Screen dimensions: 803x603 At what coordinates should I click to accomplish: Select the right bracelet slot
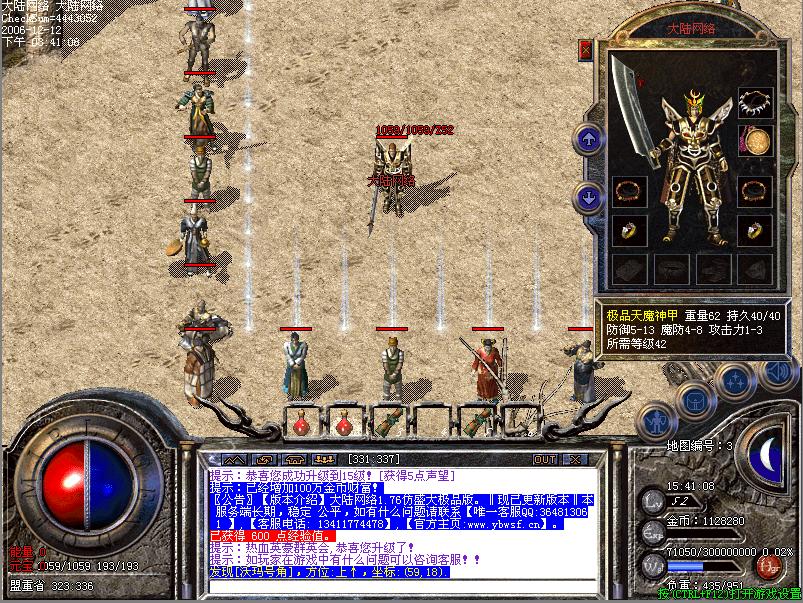755,190
